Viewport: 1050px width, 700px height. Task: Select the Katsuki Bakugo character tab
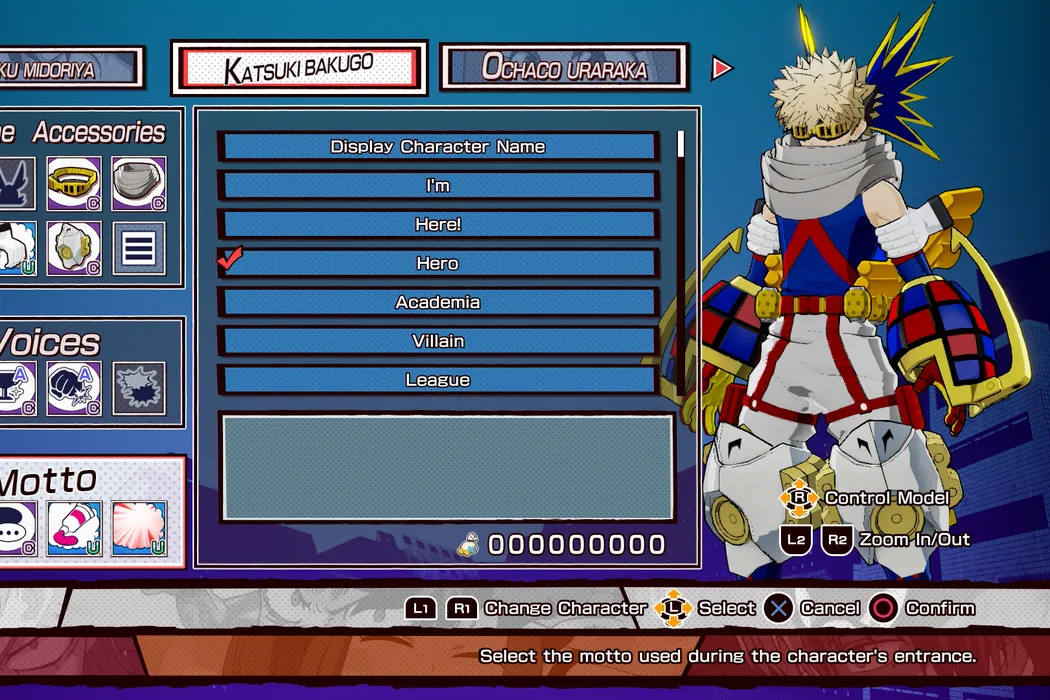(299, 69)
